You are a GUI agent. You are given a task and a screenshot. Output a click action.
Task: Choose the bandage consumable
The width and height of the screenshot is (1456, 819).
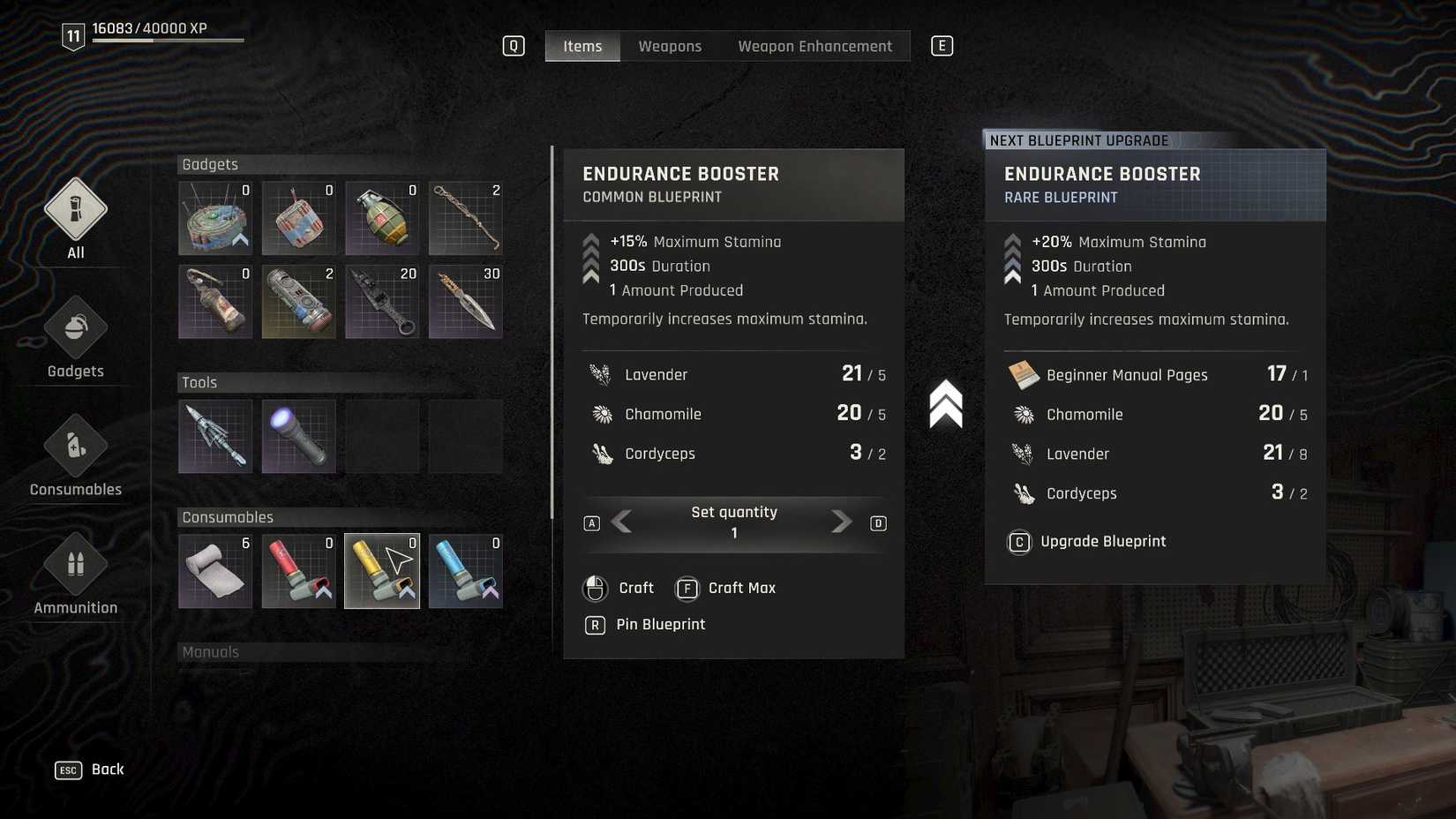point(214,571)
